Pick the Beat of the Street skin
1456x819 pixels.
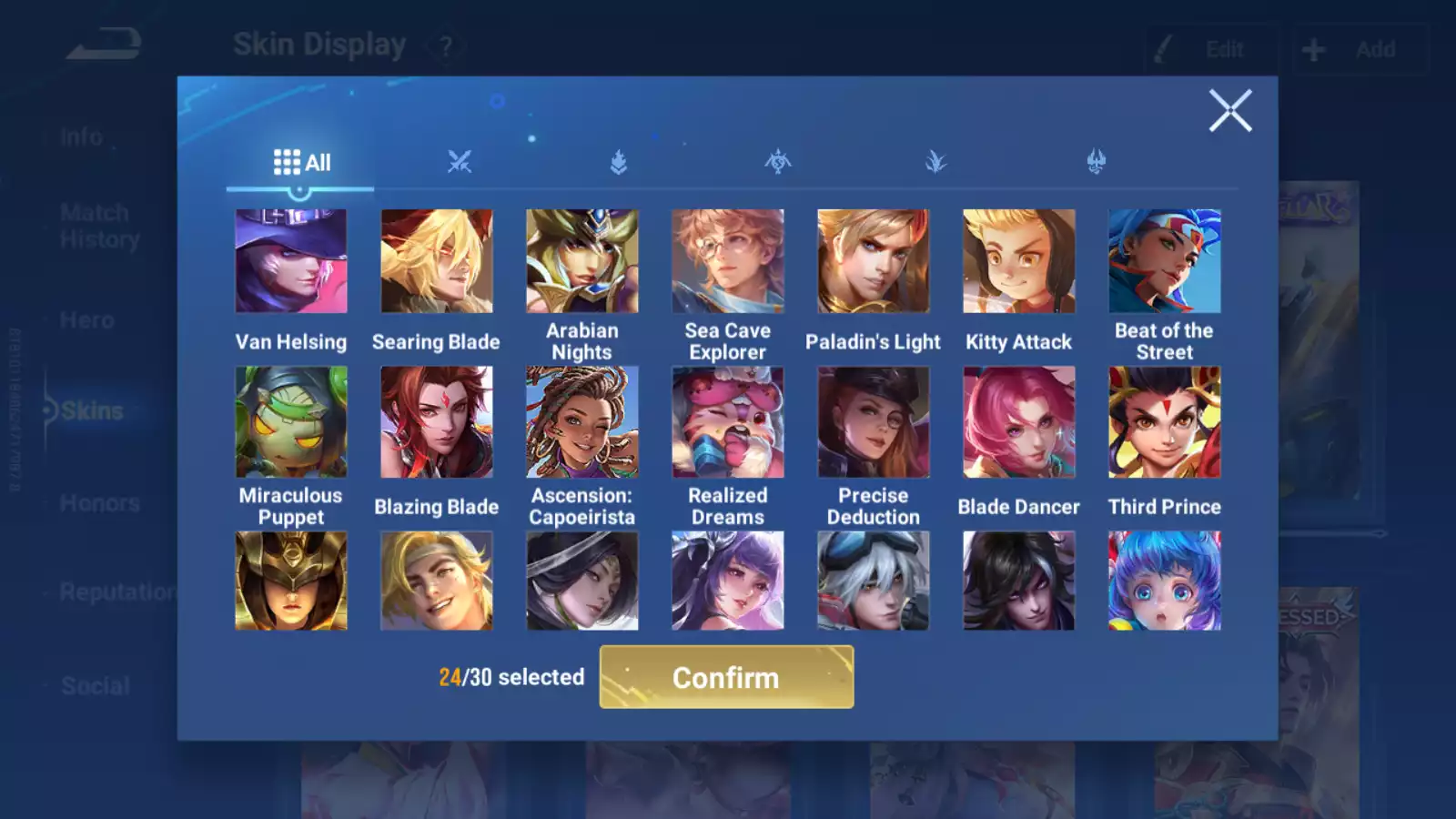pos(1165,262)
